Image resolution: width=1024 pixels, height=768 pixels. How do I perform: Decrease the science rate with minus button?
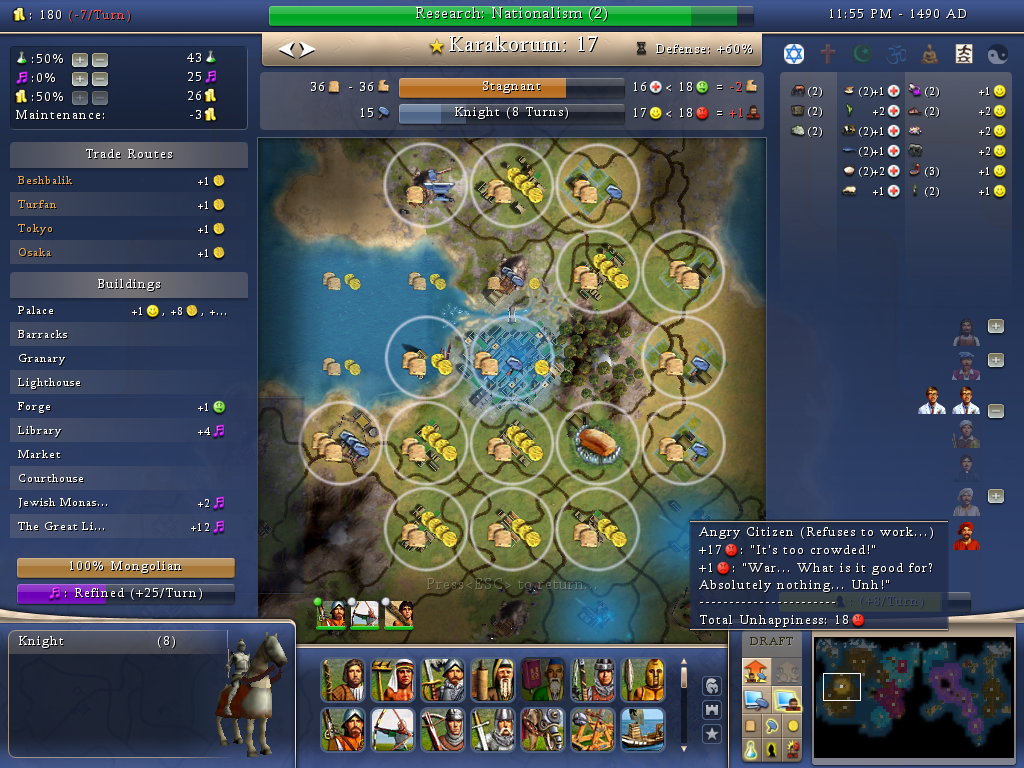tap(99, 59)
